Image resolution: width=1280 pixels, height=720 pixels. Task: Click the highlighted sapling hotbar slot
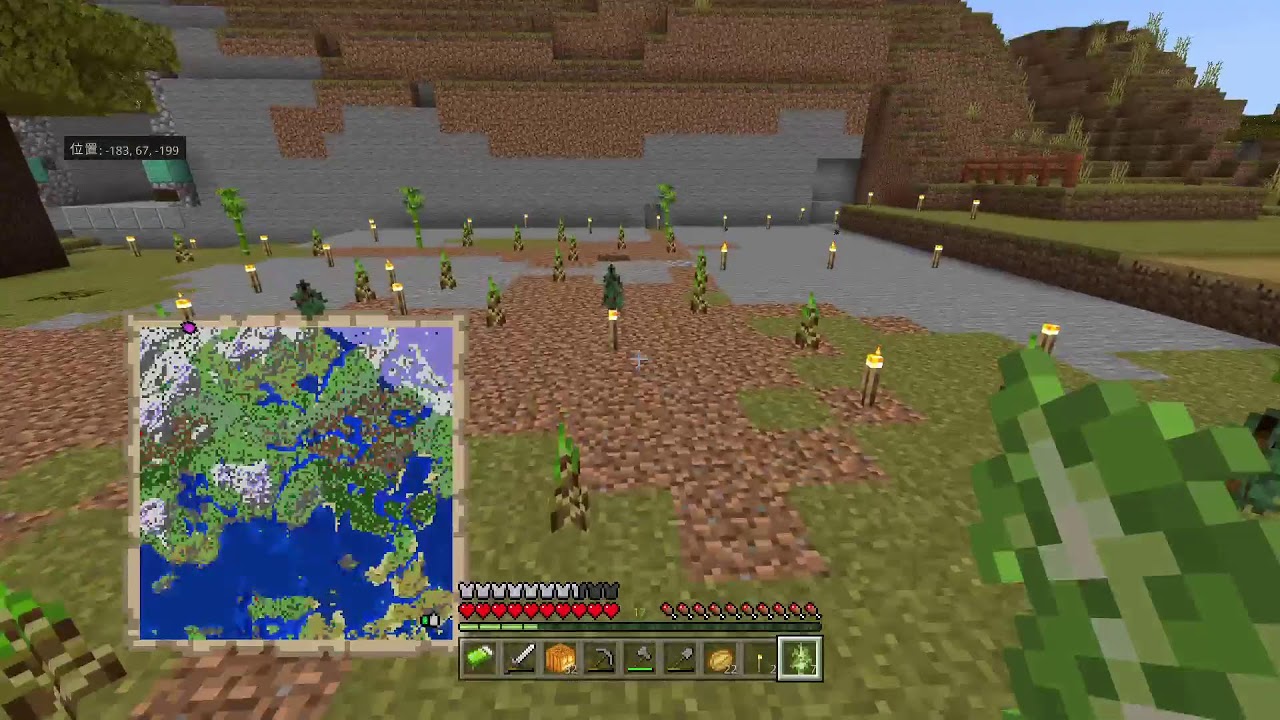[800, 660]
